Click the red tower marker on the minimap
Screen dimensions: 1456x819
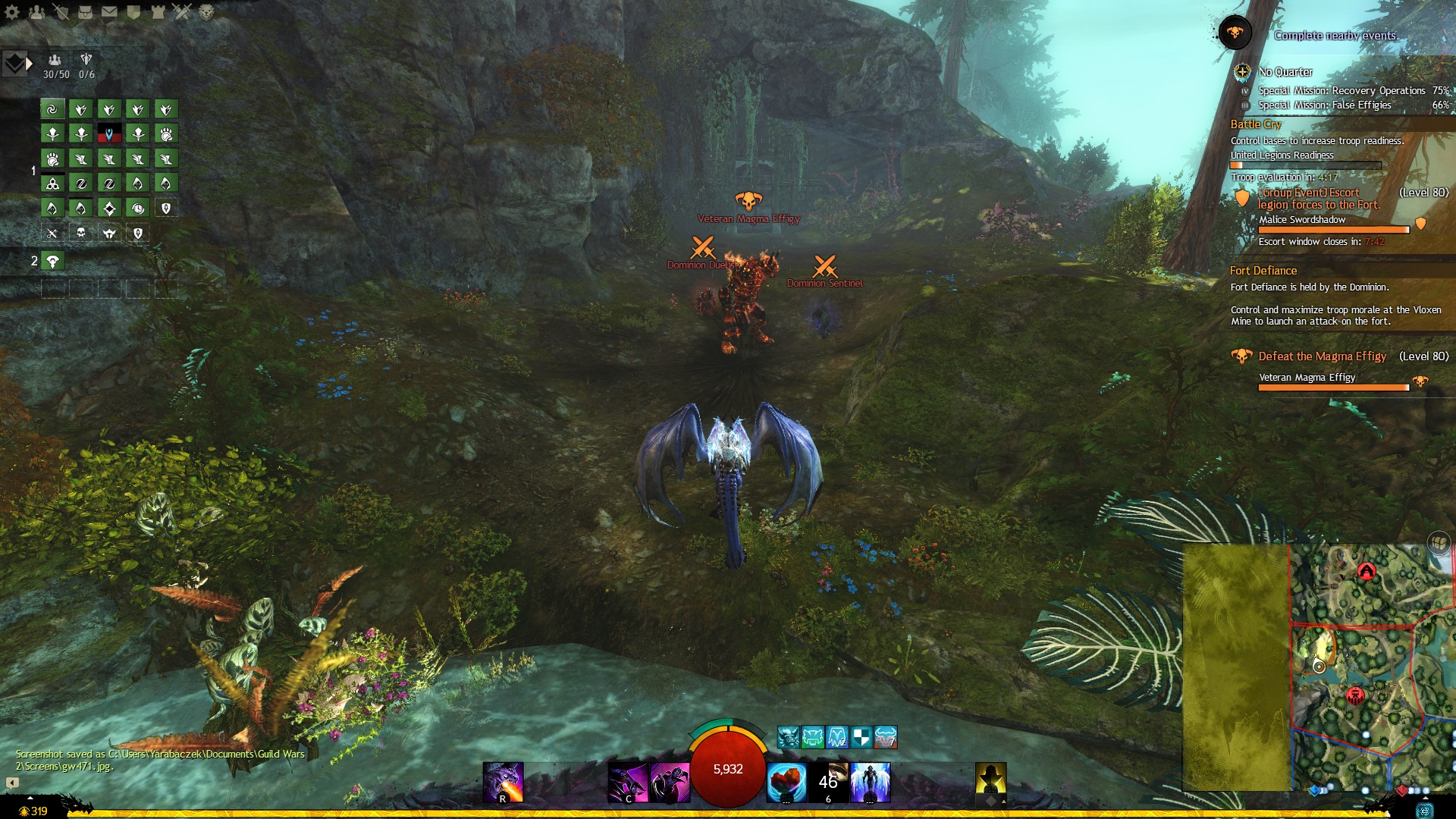pyautogui.click(x=1366, y=572)
